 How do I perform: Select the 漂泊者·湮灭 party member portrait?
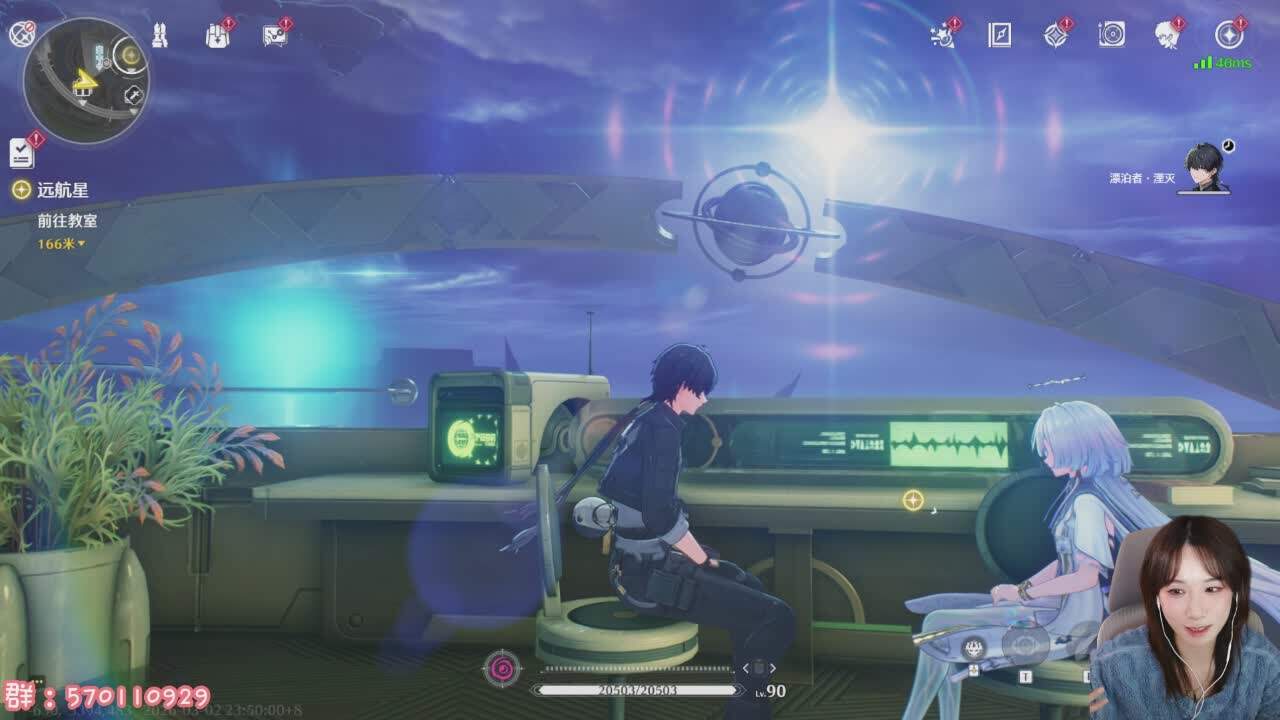click(x=1203, y=168)
